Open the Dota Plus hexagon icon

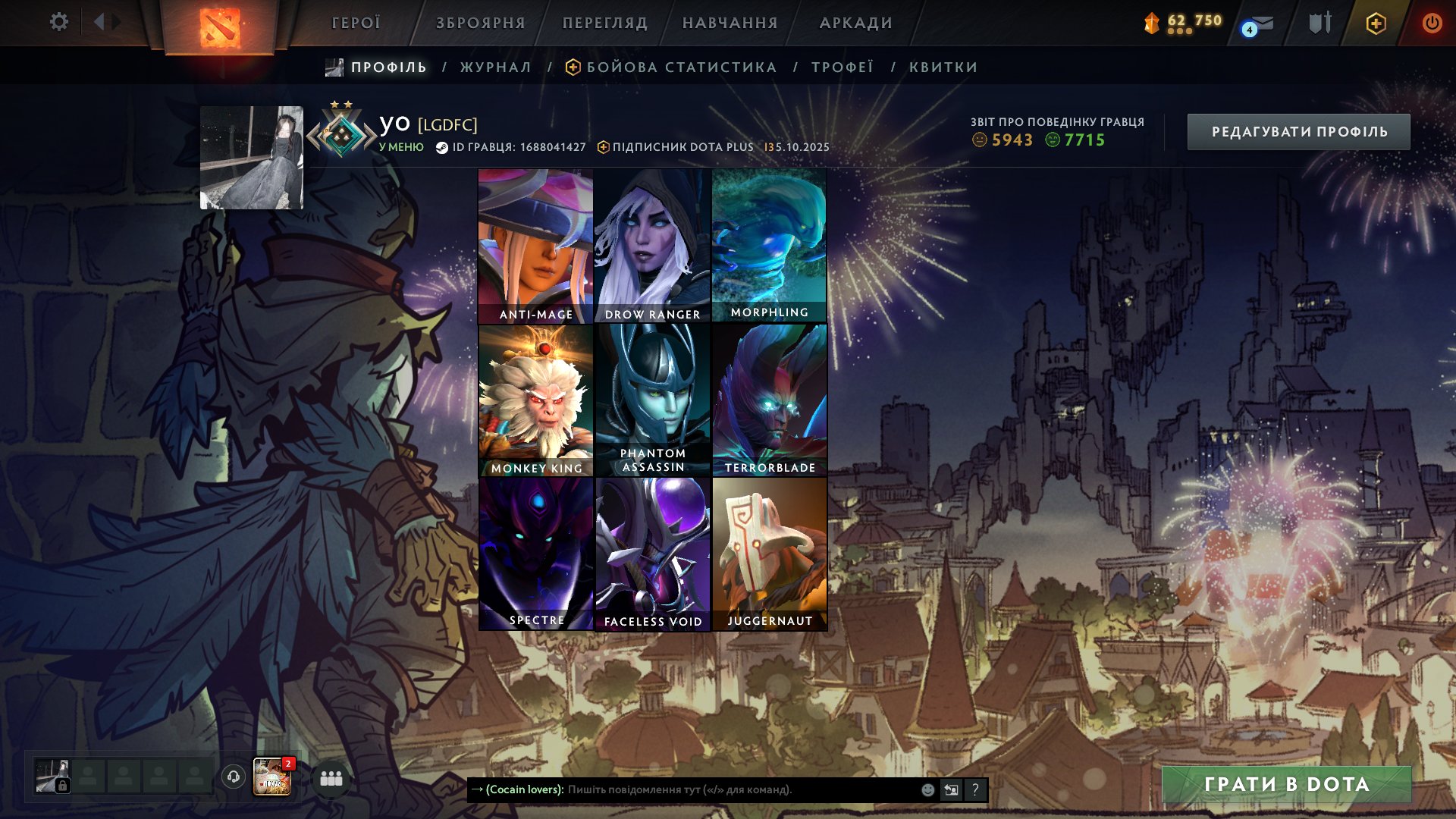click(1378, 23)
